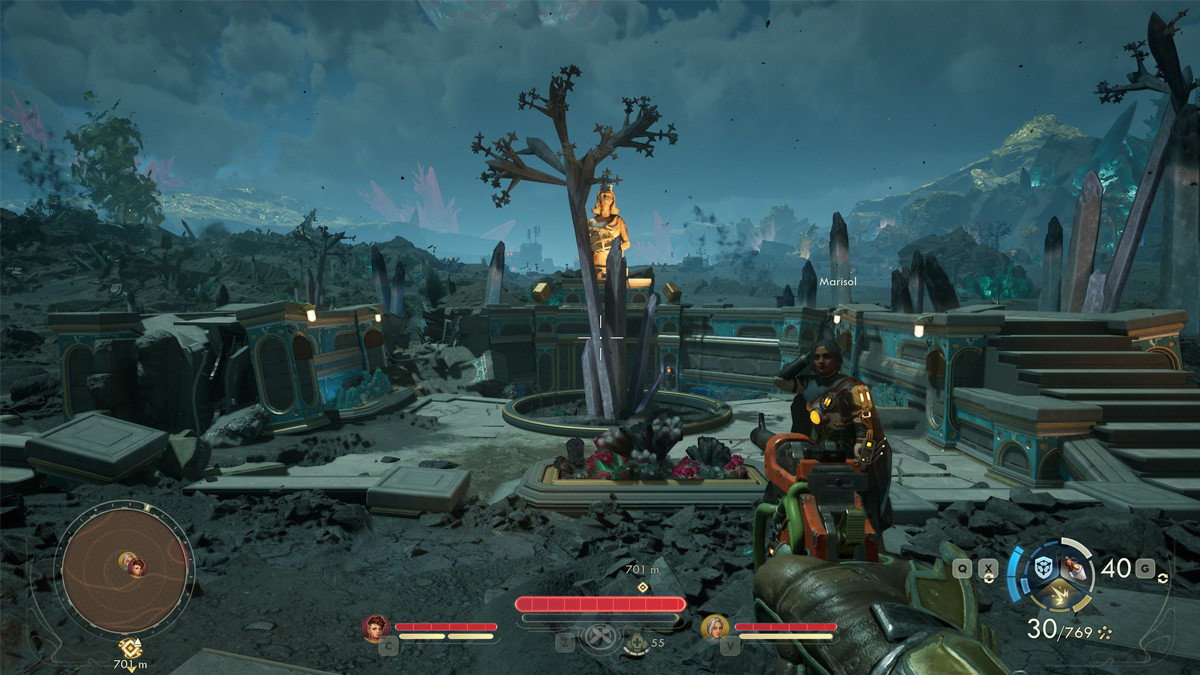Activate the blue shield ability segment
1200x675 pixels.
coord(1044,569)
